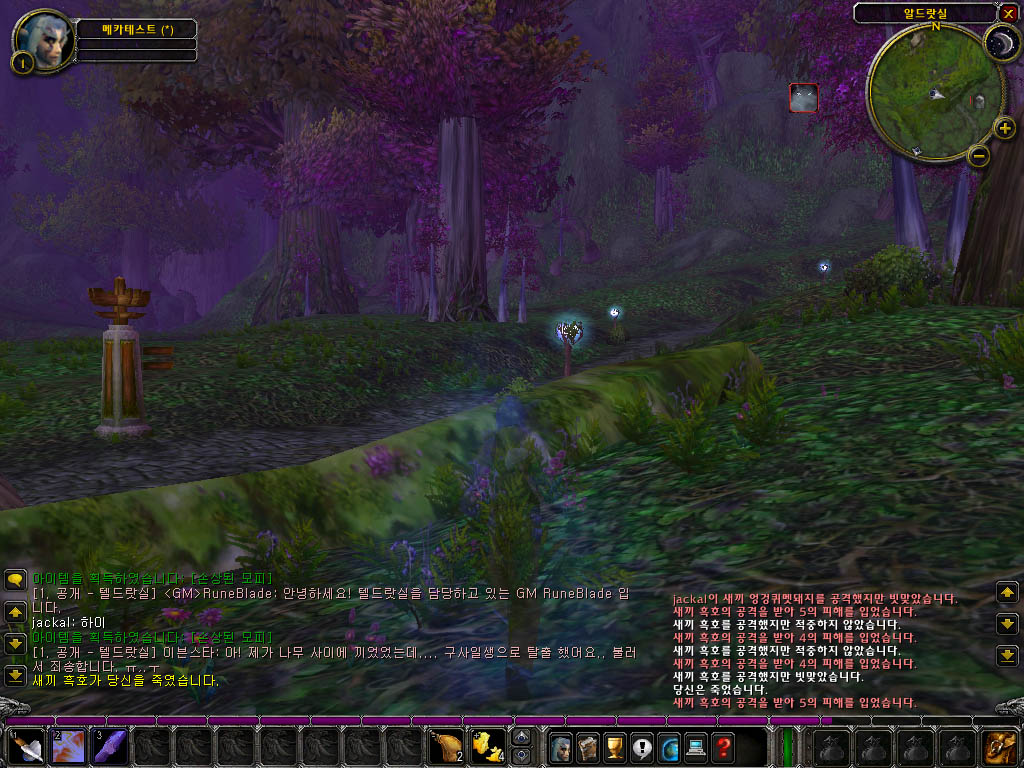
Task: Select the ghost debuff icon beside the minimap
Action: 804,97
